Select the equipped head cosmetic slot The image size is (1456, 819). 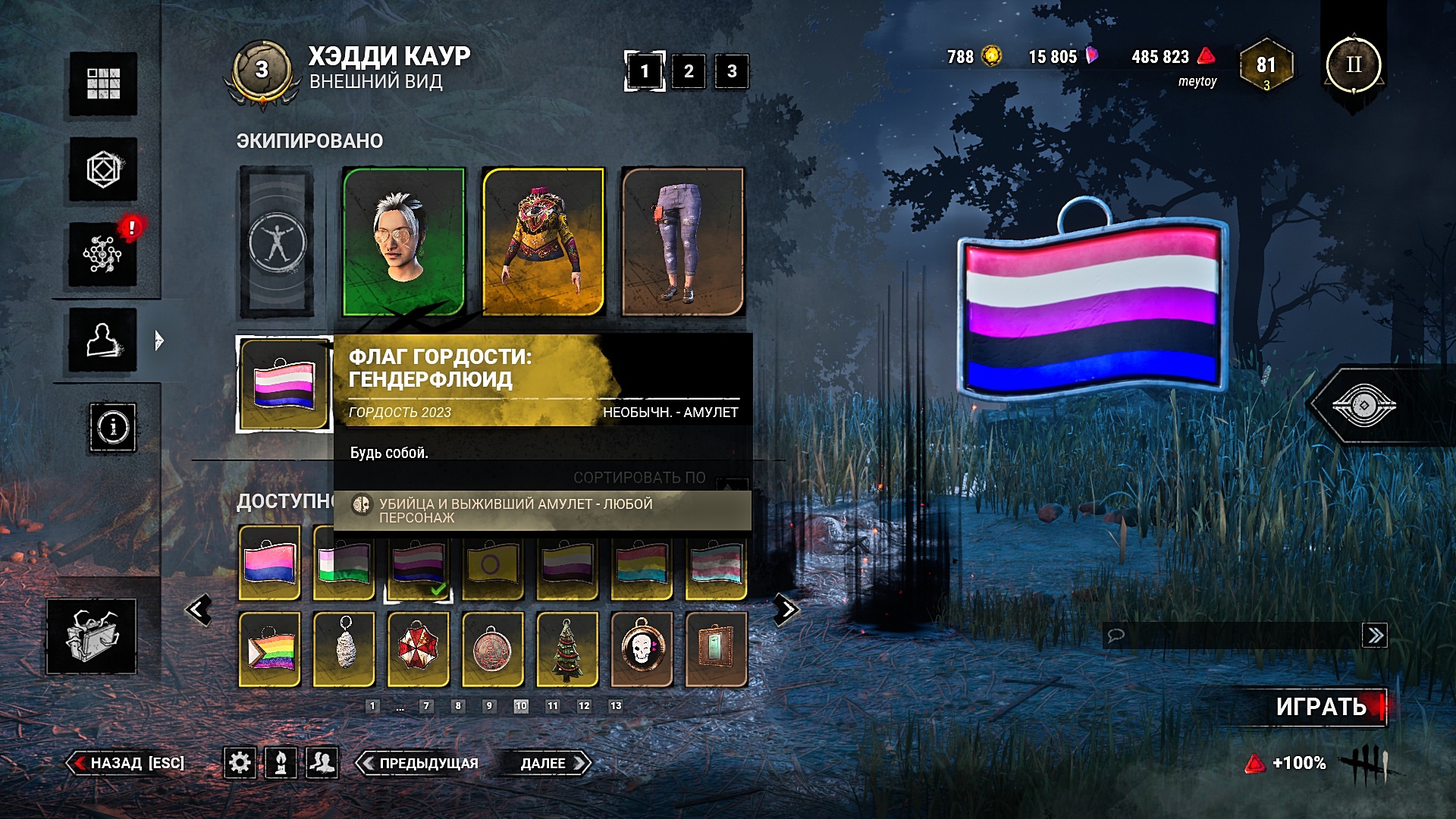403,241
